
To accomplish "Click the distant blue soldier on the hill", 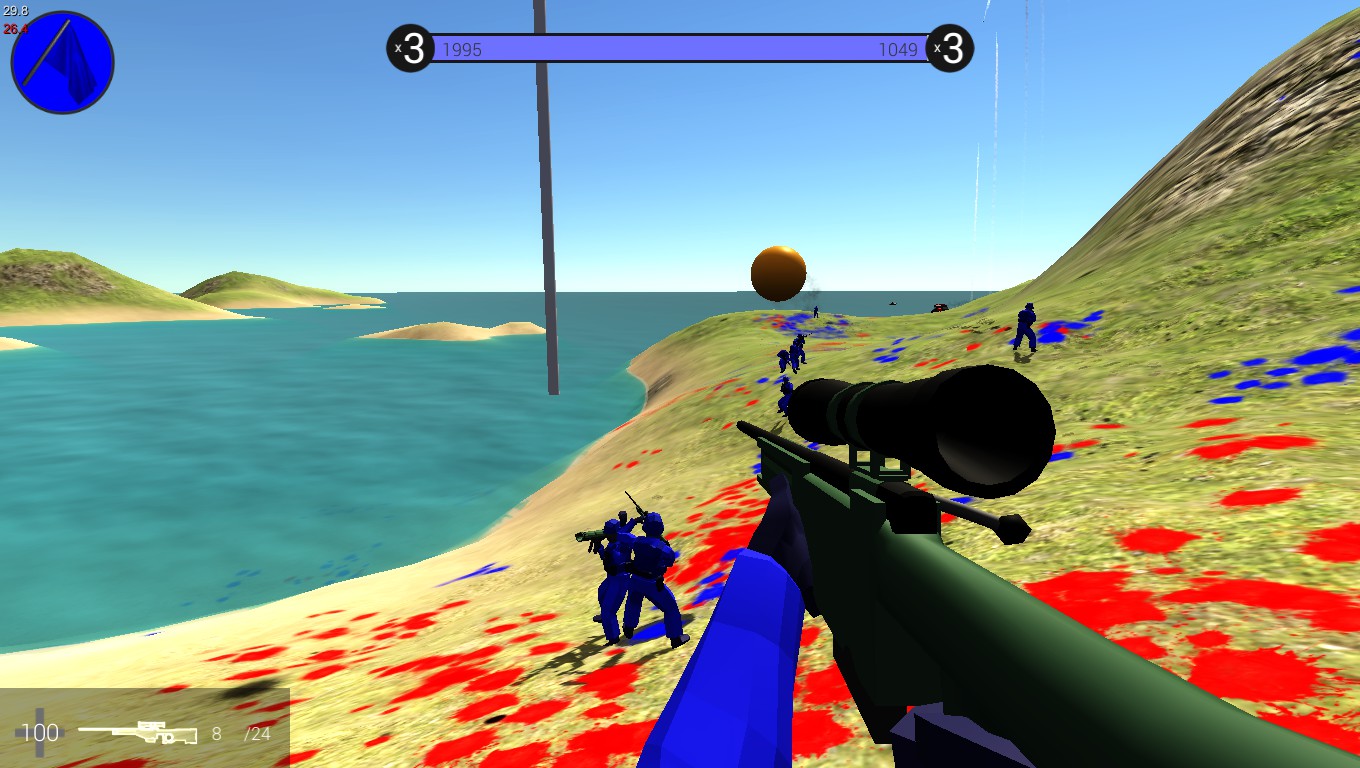I will [x=1027, y=328].
